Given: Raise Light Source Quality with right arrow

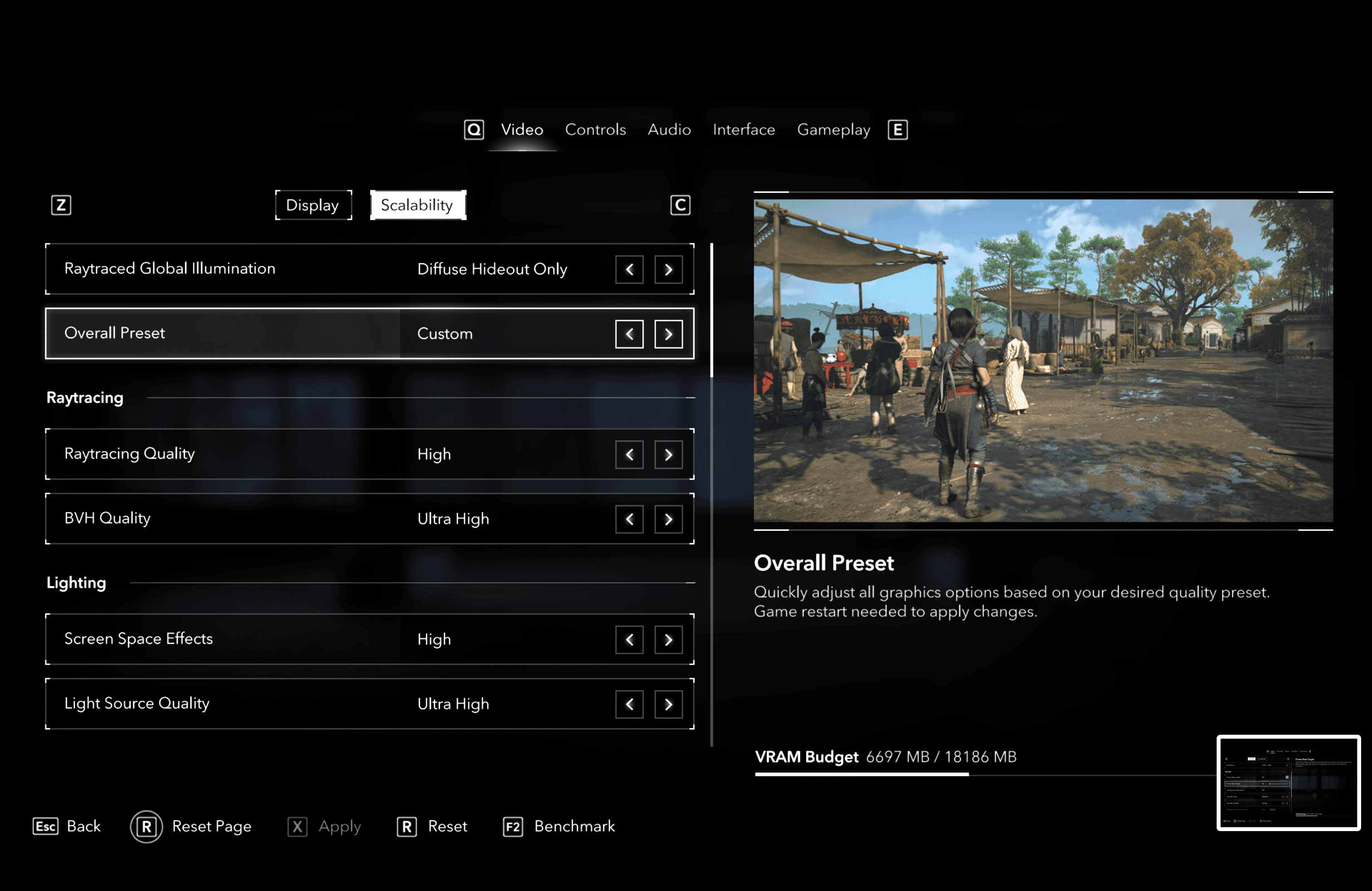Looking at the screenshot, I should pos(668,704).
